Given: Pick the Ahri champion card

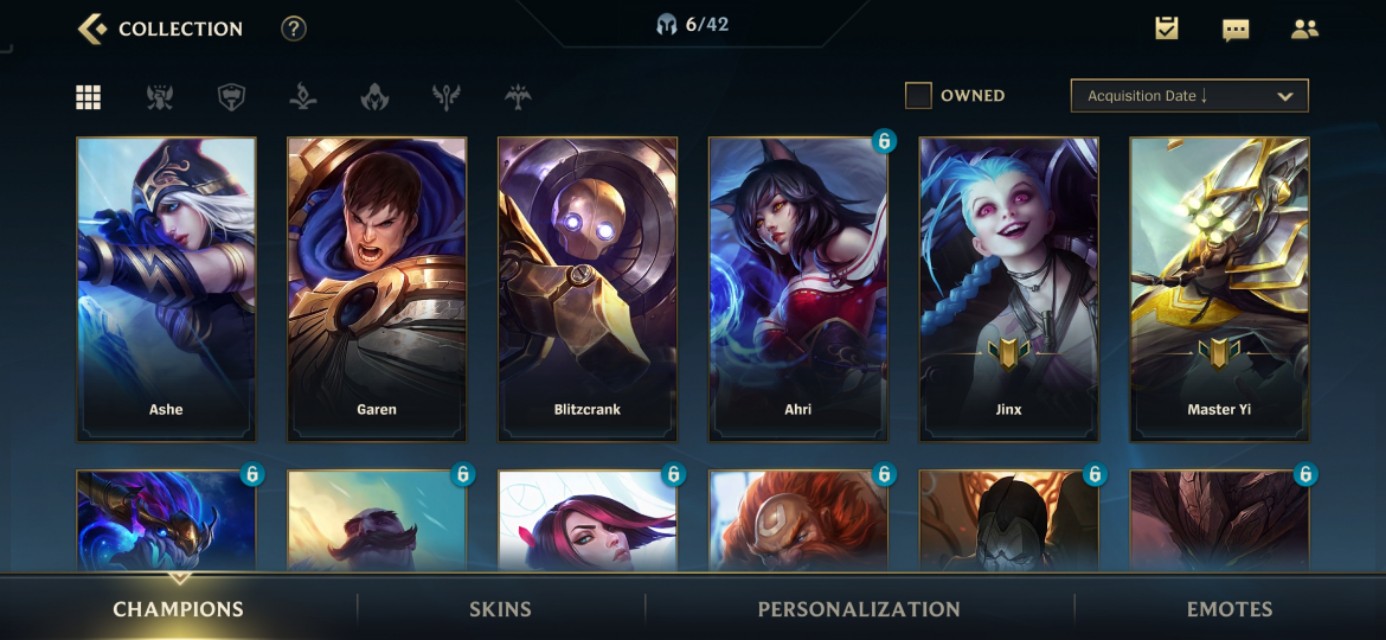Looking at the screenshot, I should [x=798, y=289].
